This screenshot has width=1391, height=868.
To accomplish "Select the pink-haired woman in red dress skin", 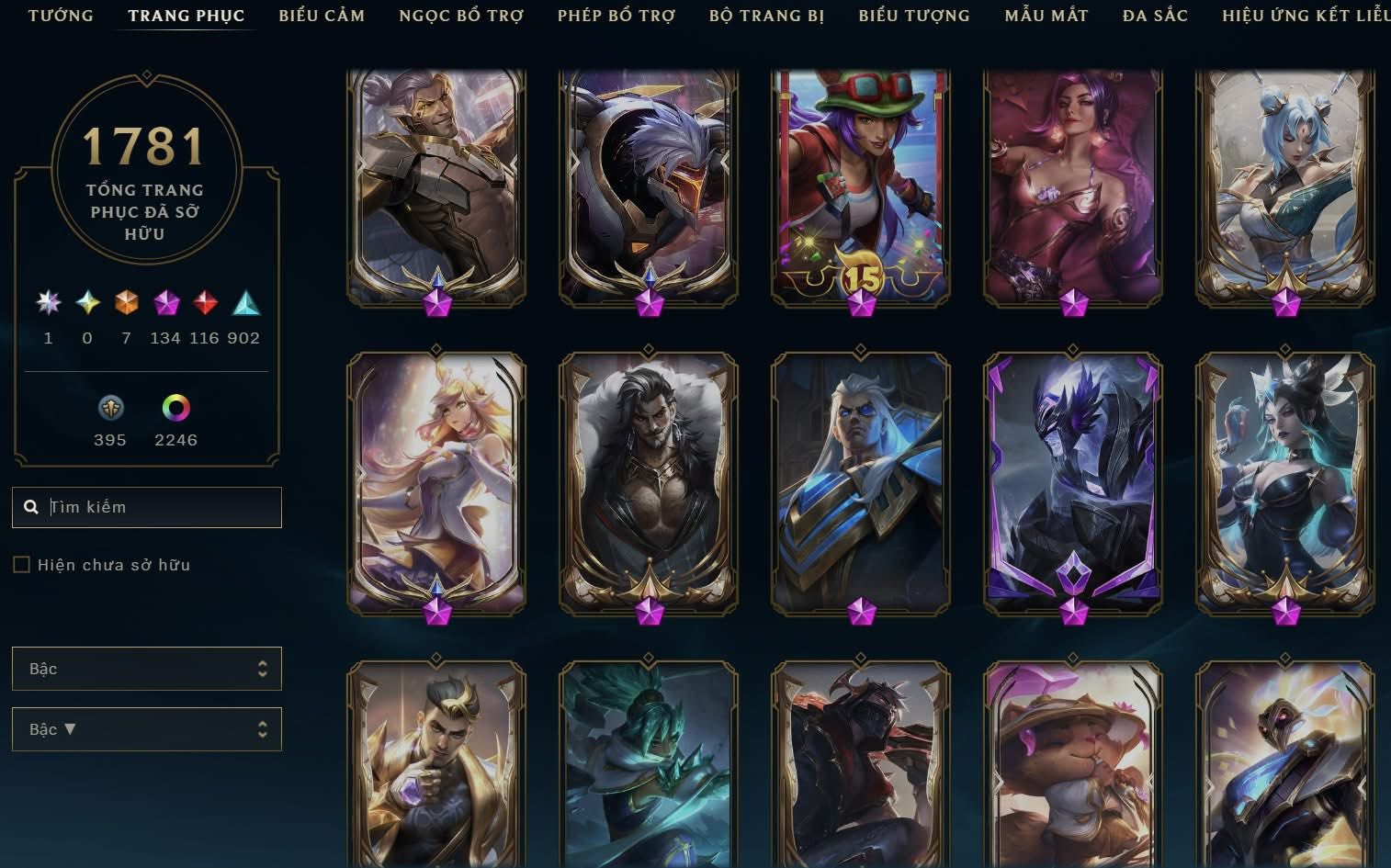I will [x=1073, y=184].
